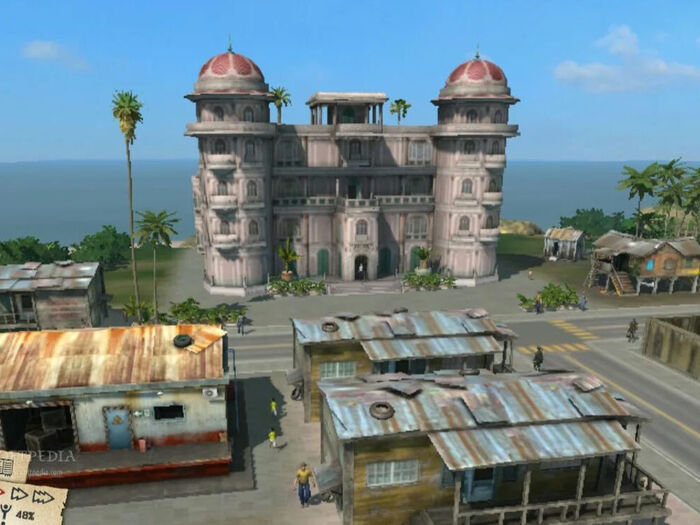Open the almanac book icon

click(x=6, y=467)
